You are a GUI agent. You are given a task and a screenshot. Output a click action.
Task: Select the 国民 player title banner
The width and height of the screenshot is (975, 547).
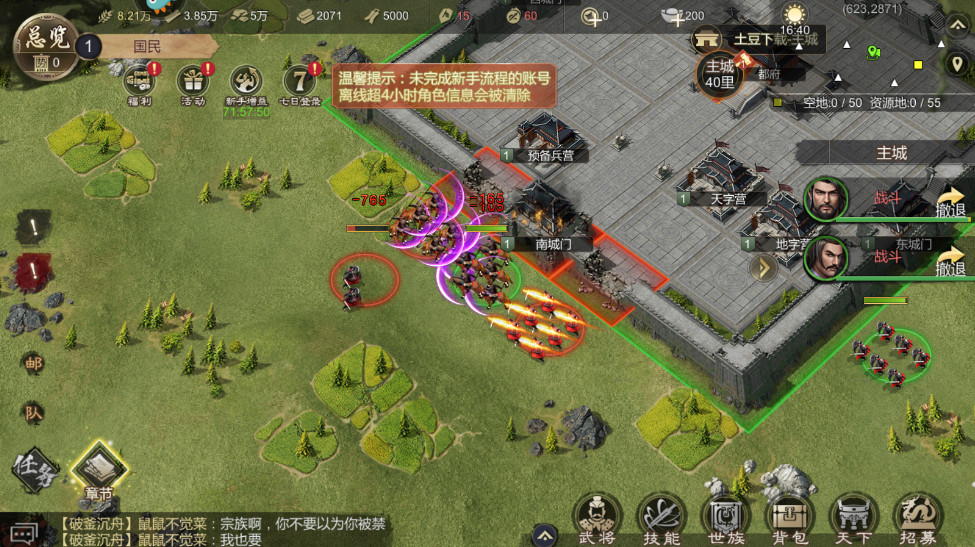pyautogui.click(x=150, y=46)
